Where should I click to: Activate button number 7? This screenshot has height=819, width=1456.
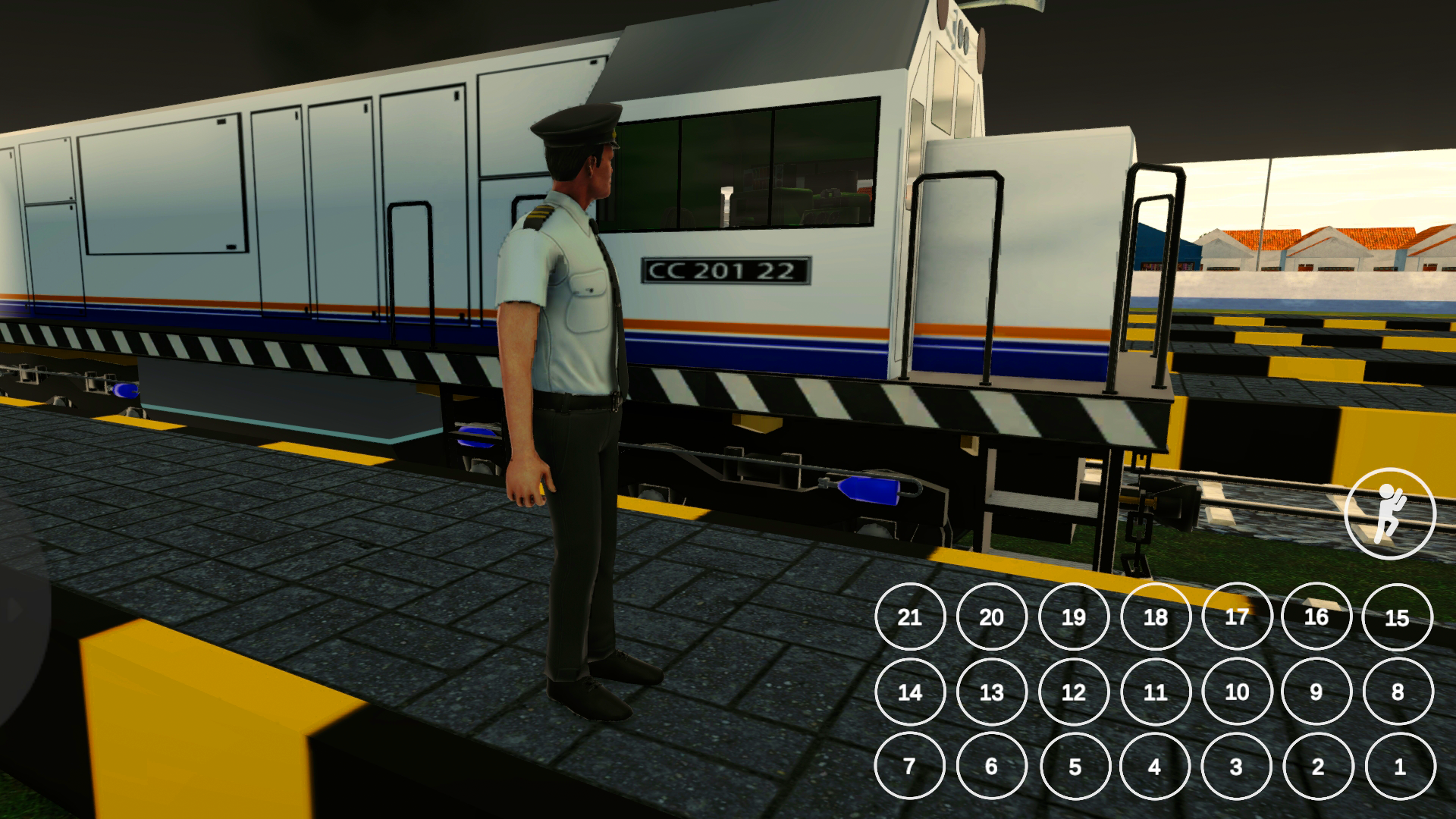[910, 766]
